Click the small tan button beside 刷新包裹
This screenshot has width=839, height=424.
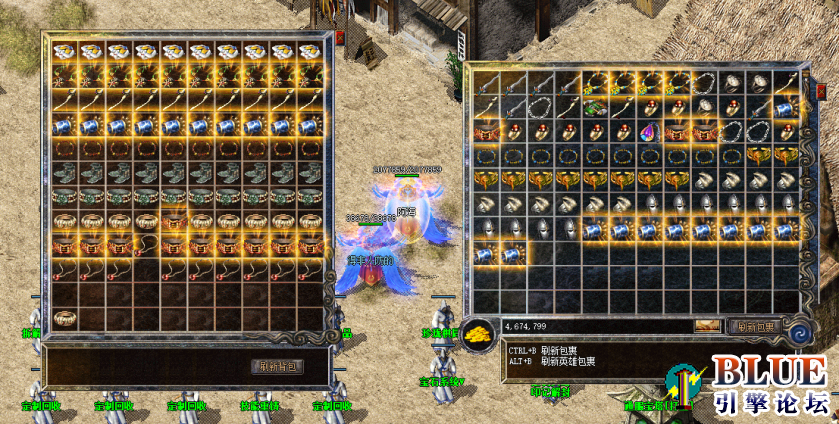click(x=708, y=326)
